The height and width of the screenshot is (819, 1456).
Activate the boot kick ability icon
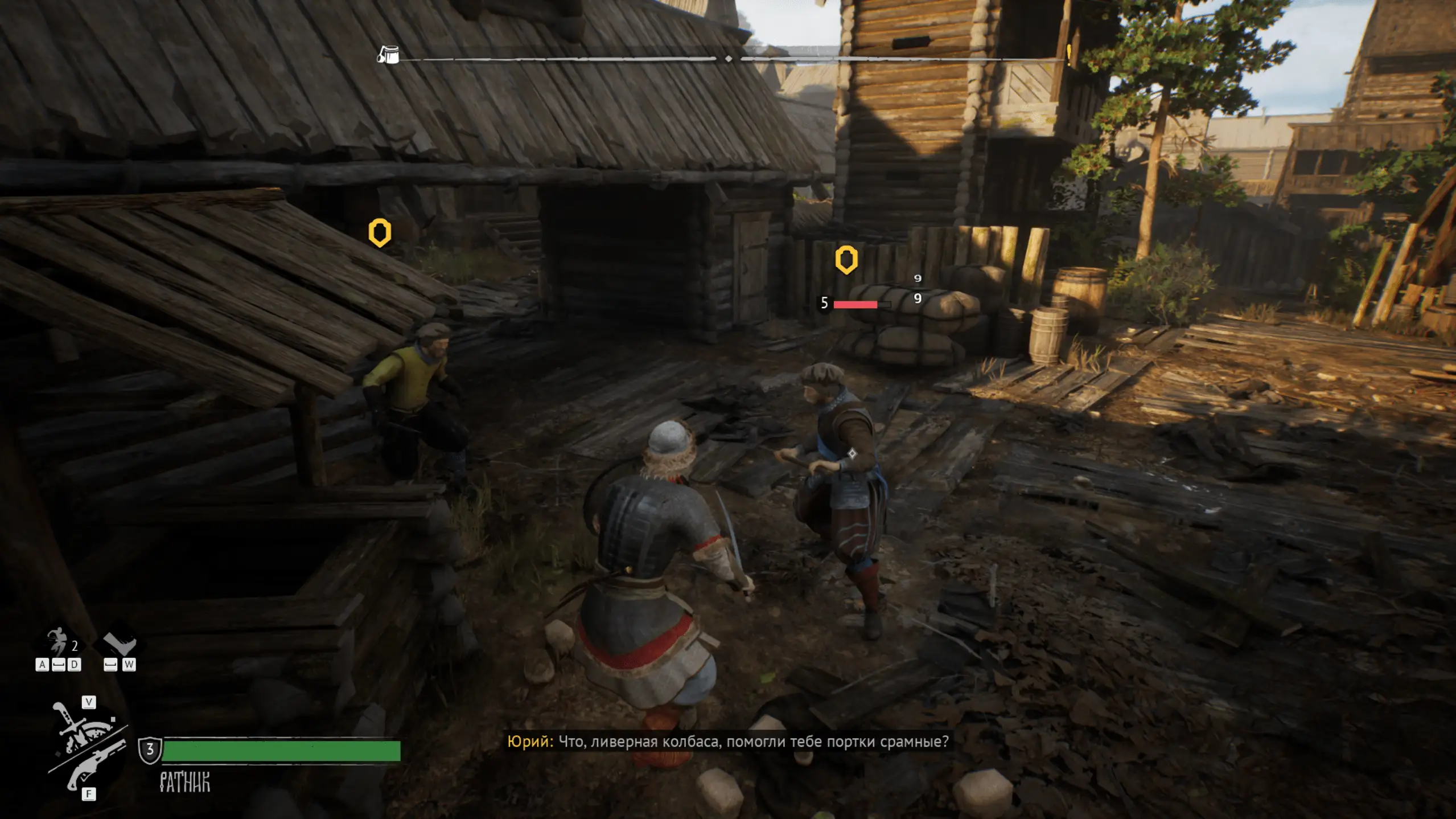coord(121,644)
